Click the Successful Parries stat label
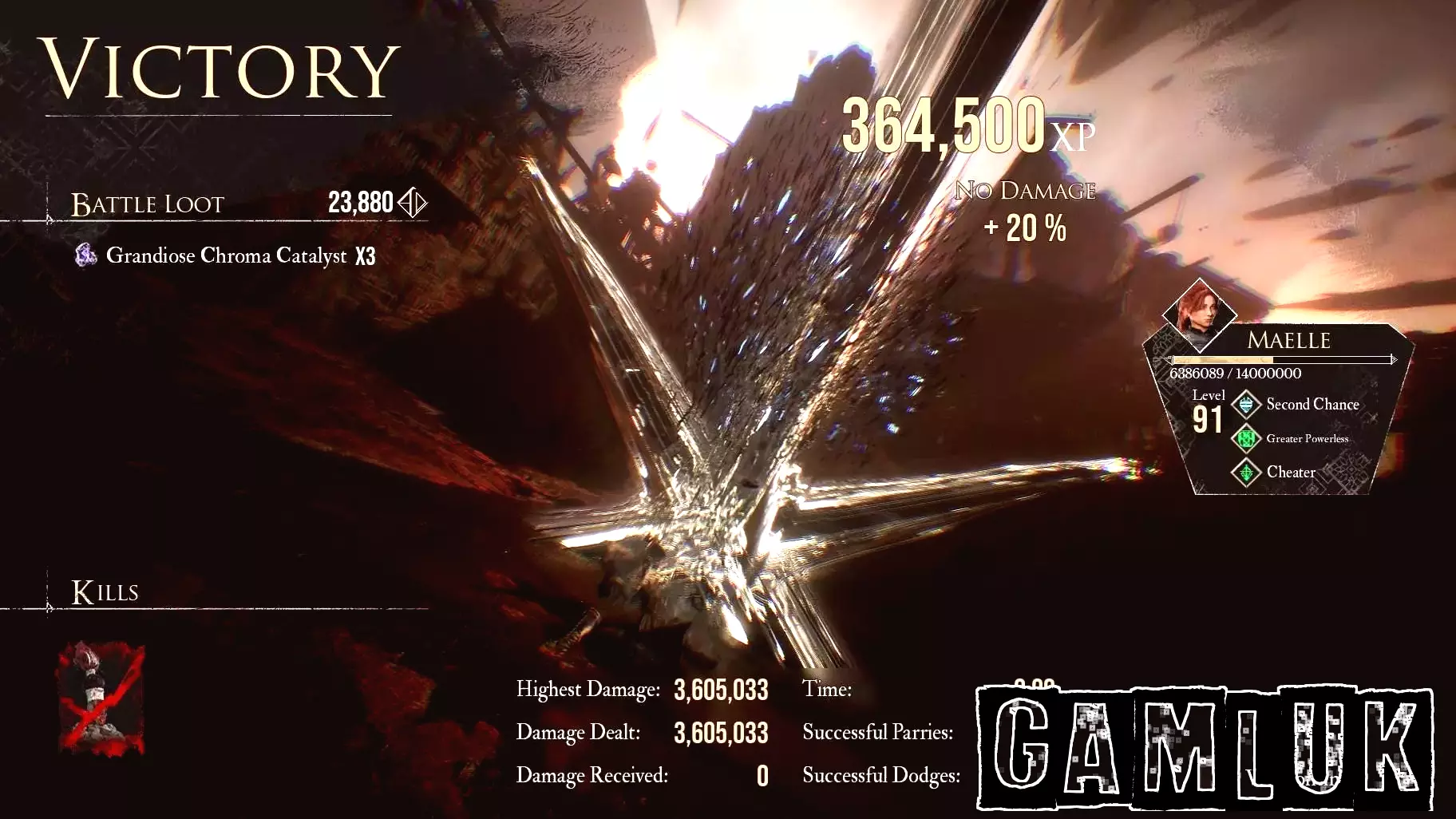 (x=878, y=731)
